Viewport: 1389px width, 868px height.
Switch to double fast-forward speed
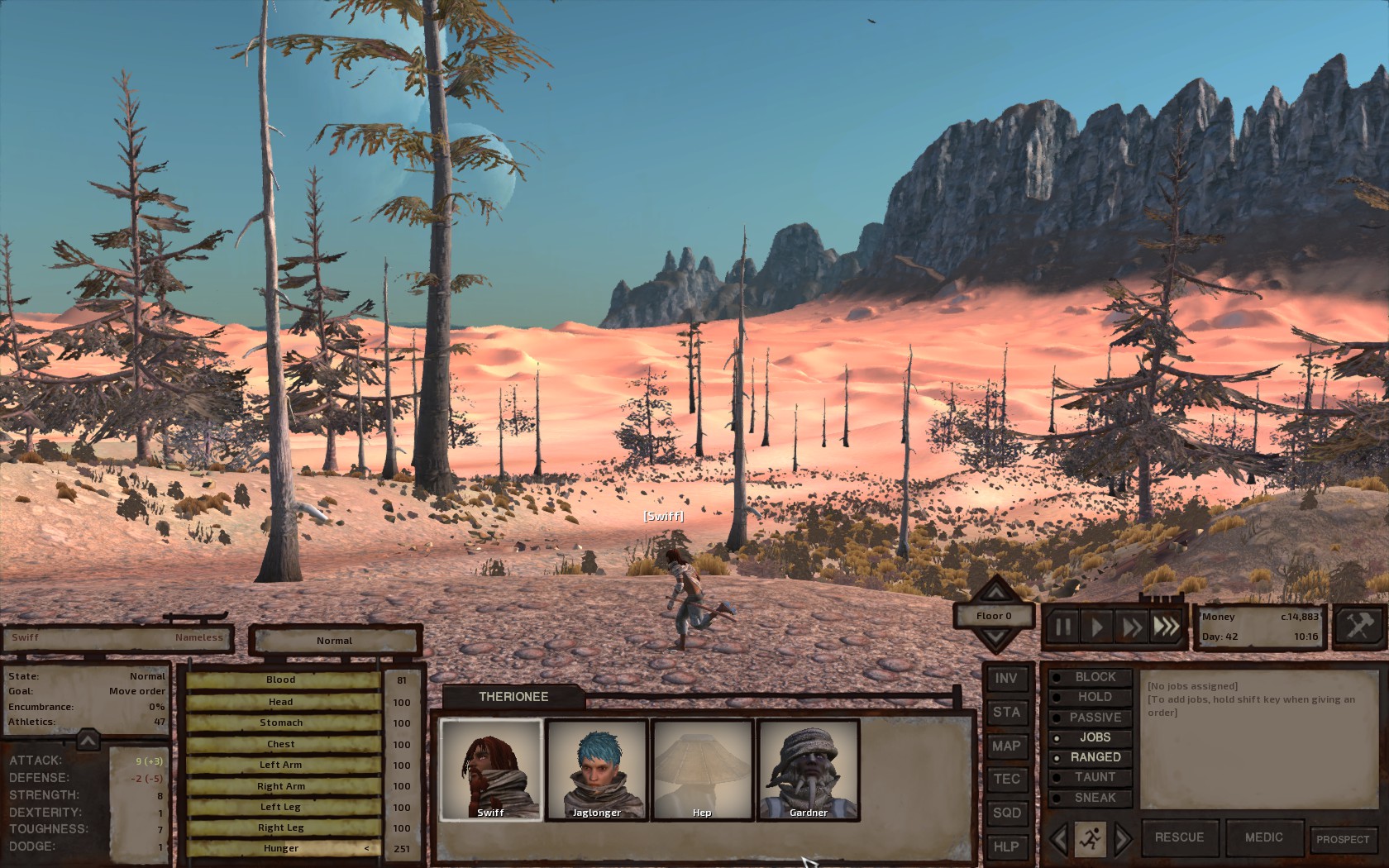tap(1131, 627)
